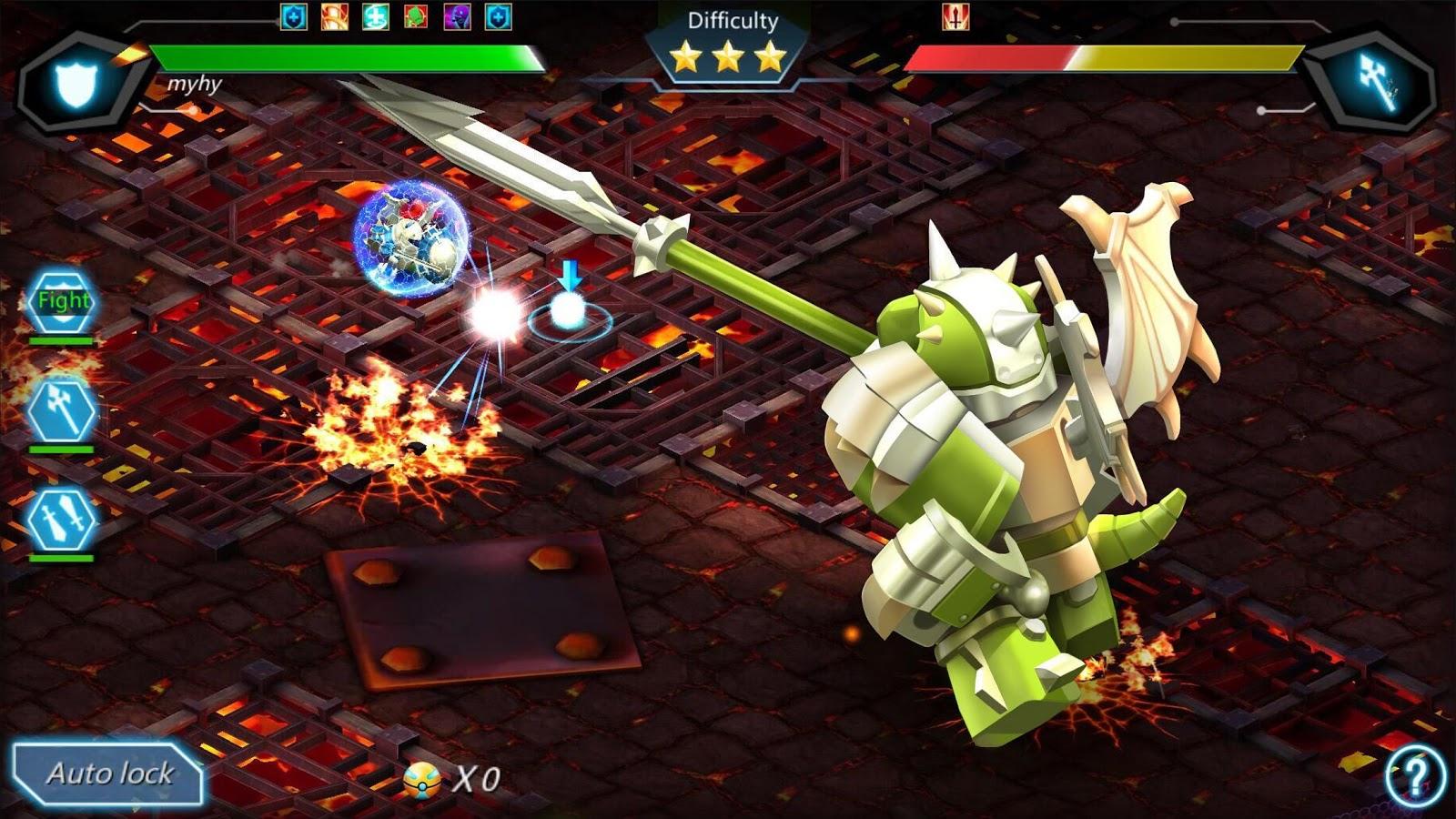The image size is (1456, 819).
Task: Inspect the green figure buff icon
Action: pyautogui.click(x=416, y=16)
